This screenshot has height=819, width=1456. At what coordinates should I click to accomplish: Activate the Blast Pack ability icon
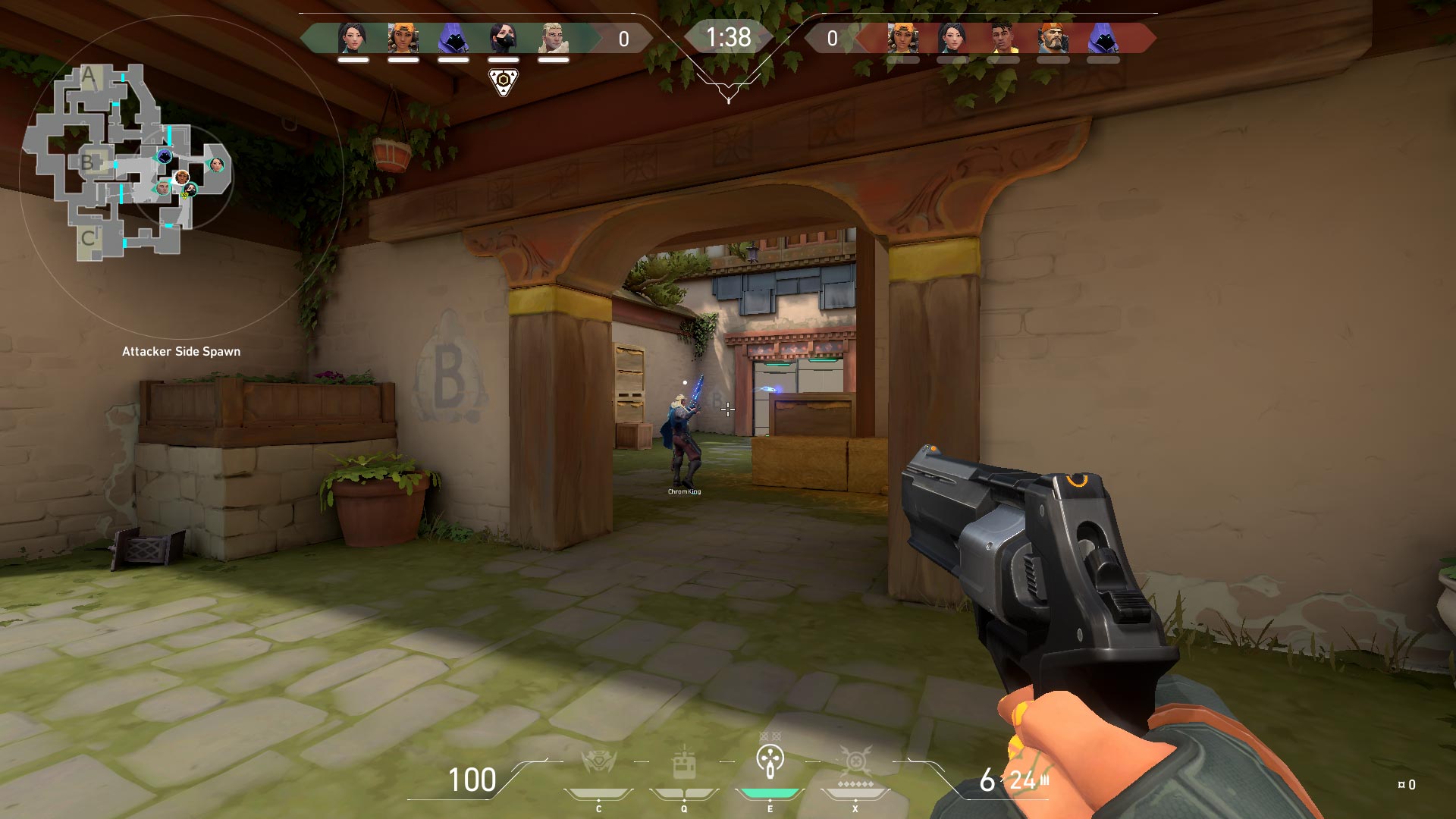[x=684, y=763]
